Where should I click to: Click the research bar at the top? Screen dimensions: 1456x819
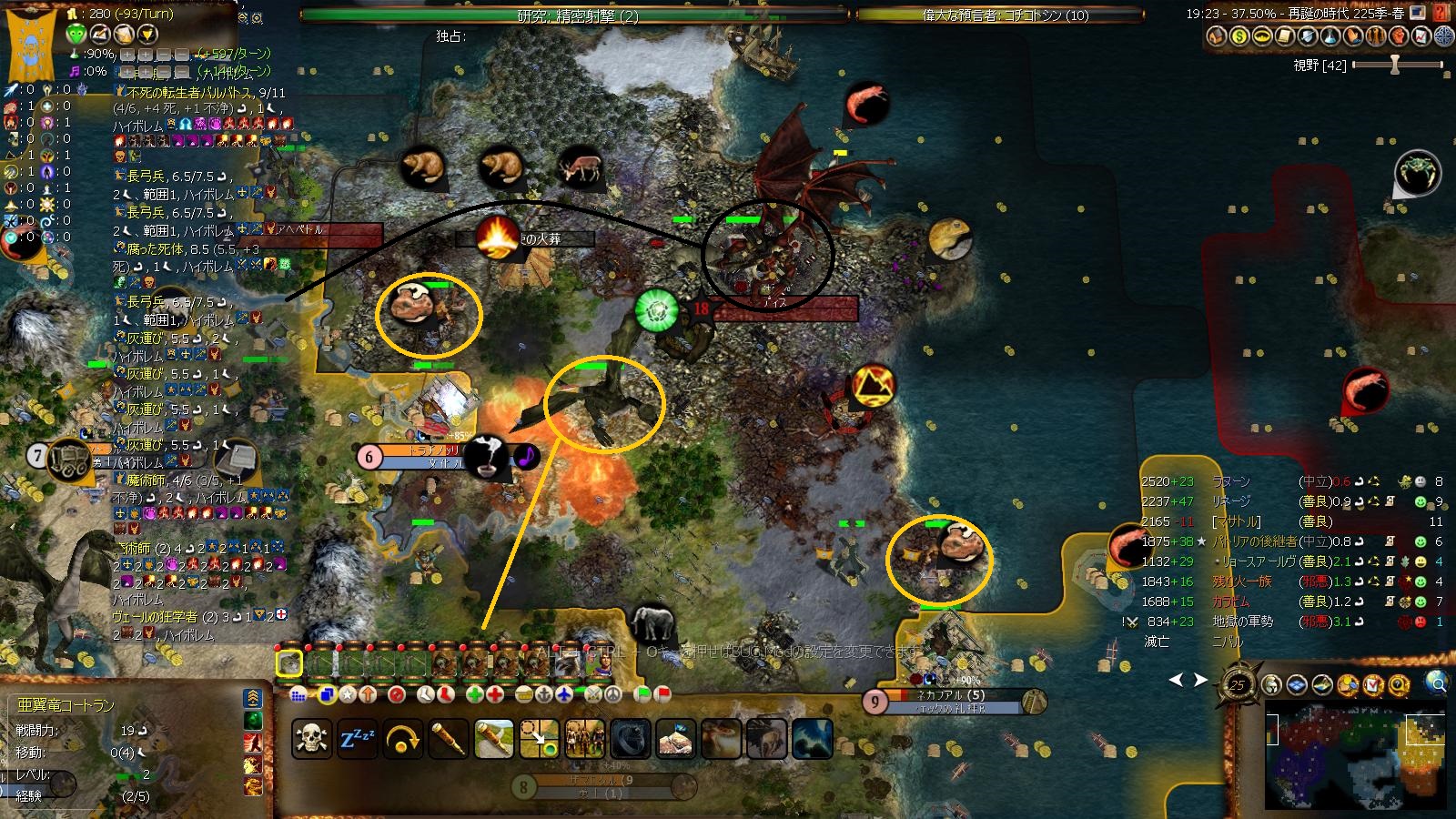pyautogui.click(x=574, y=15)
